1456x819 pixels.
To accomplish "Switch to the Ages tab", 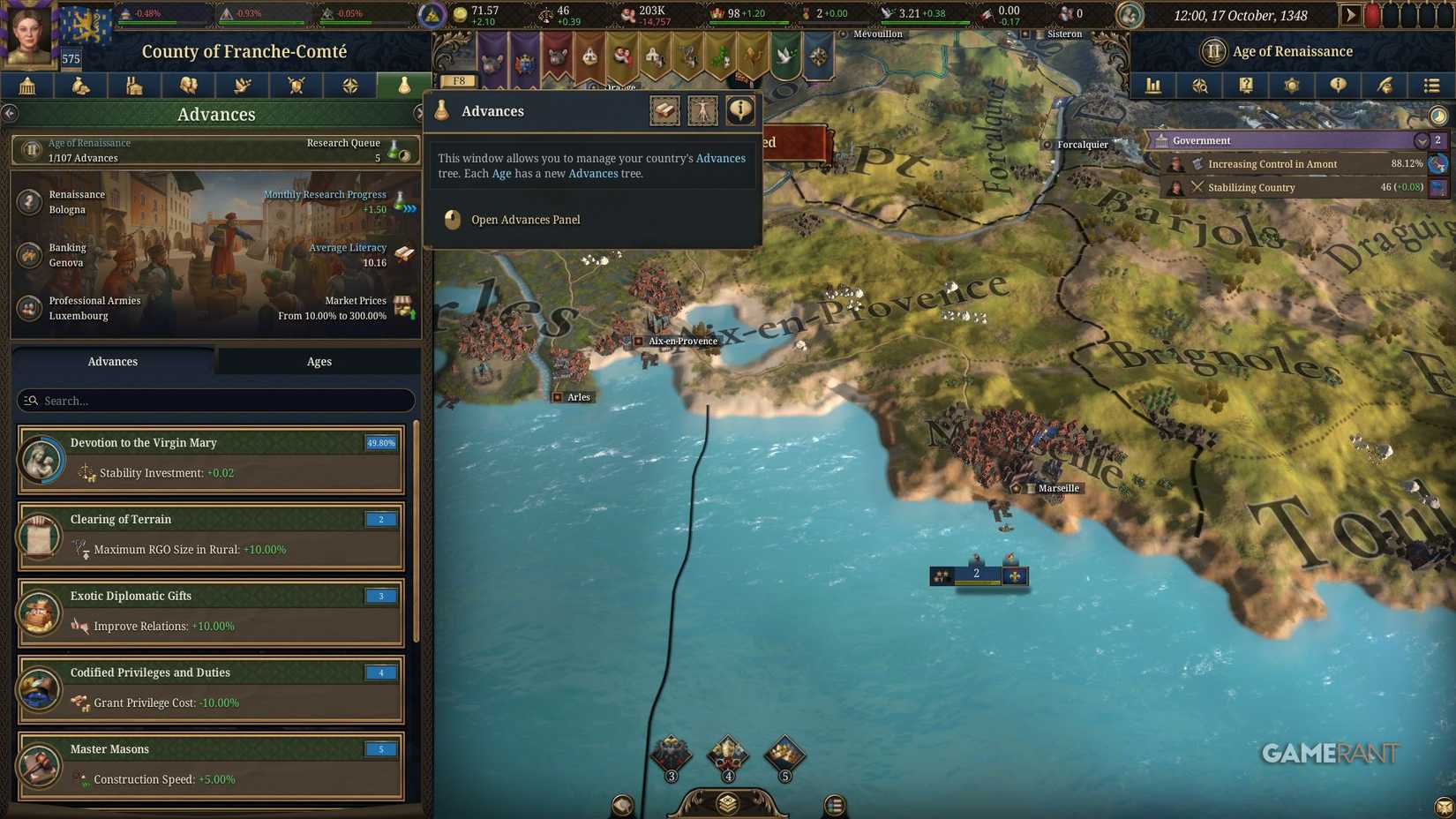I will click(318, 361).
